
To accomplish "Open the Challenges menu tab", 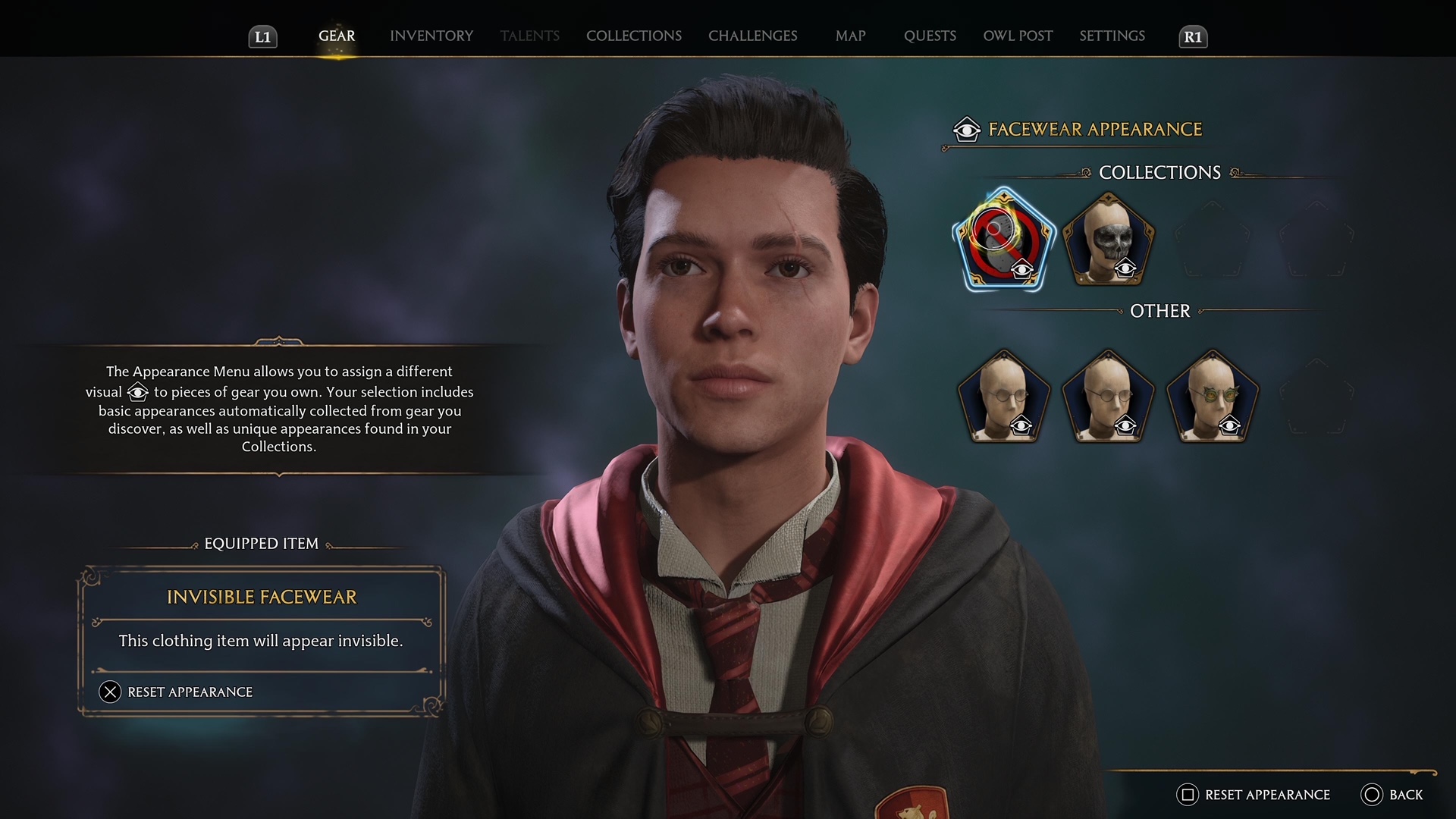I will tap(752, 36).
